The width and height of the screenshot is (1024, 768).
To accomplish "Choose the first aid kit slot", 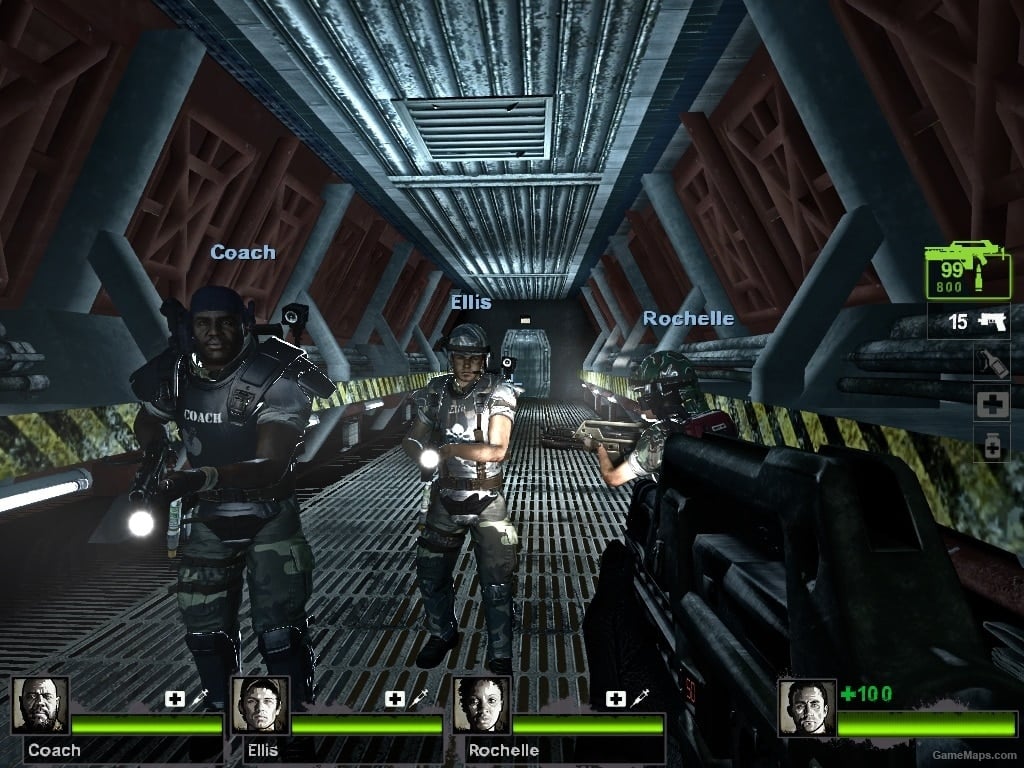I will 991,403.
